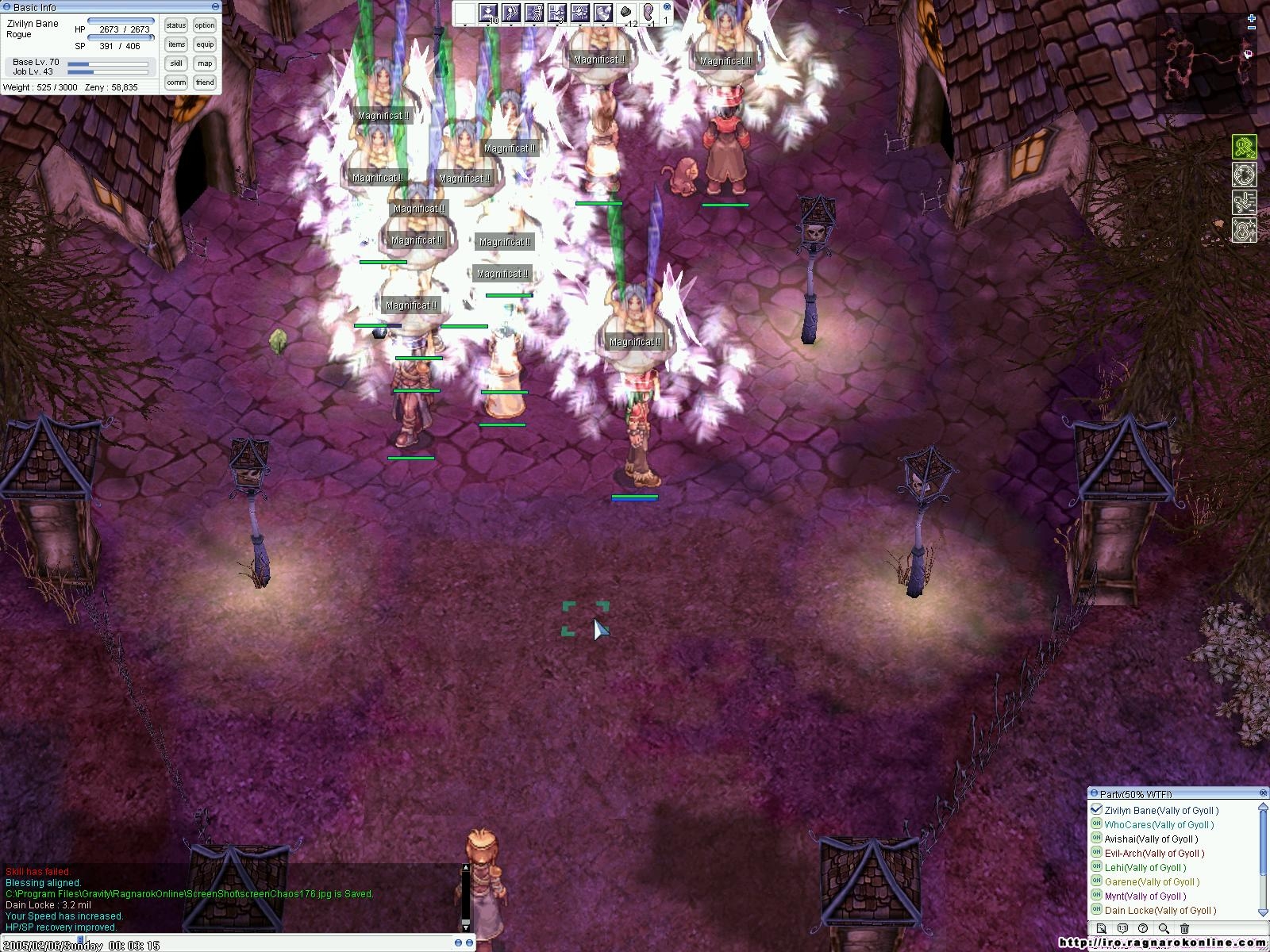Close the Party window
Screen dimensions: 1270x952
click(1264, 793)
